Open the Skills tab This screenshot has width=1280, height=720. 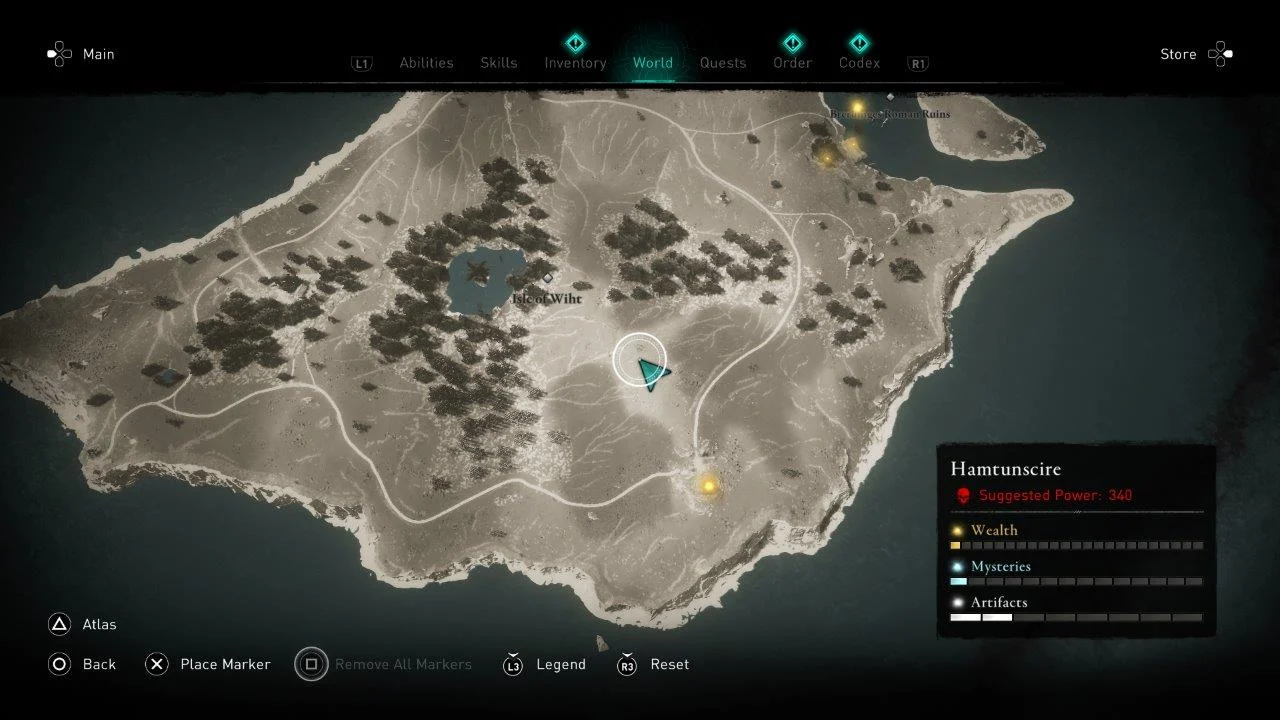498,63
